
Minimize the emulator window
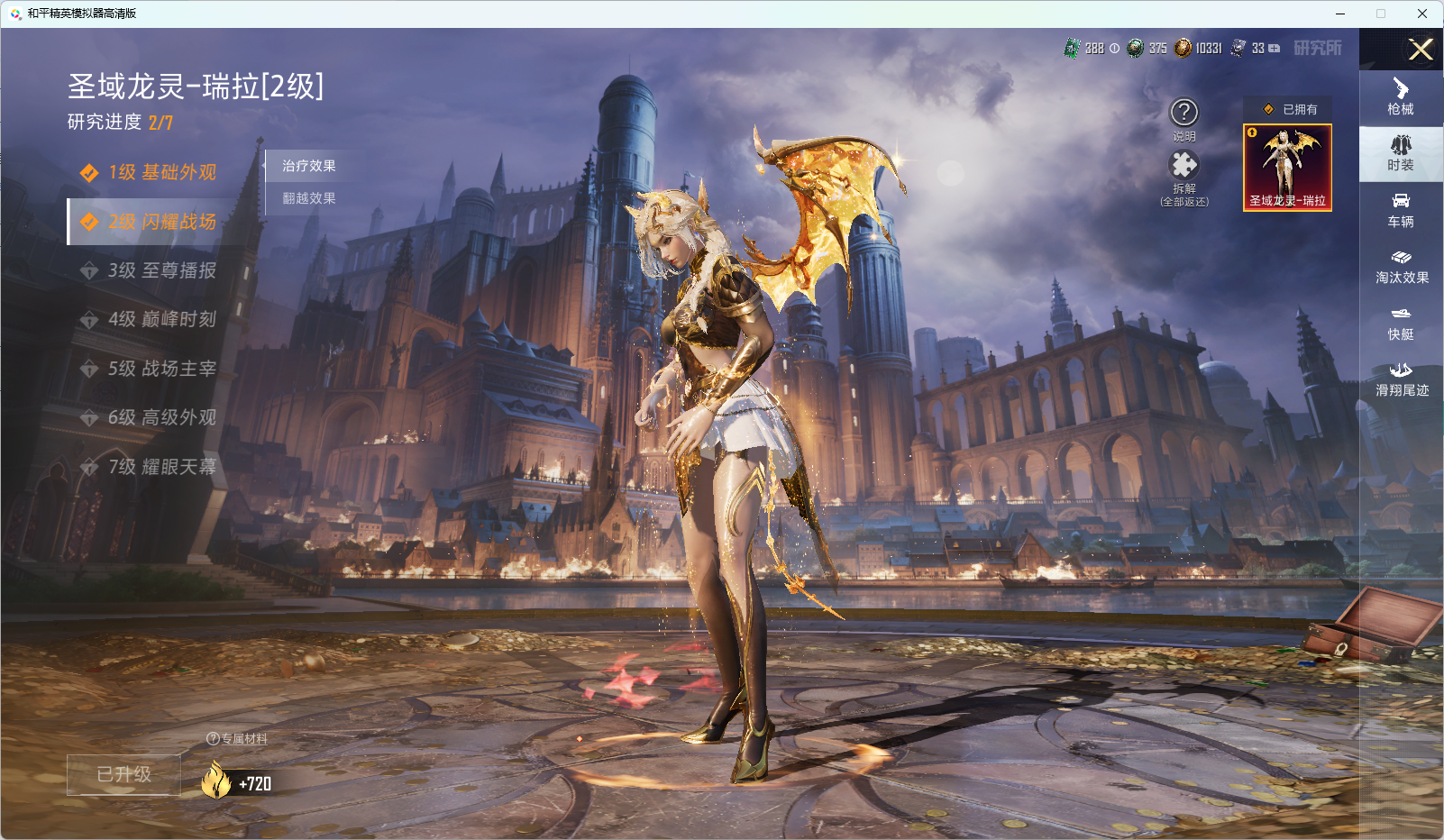coord(1340,14)
